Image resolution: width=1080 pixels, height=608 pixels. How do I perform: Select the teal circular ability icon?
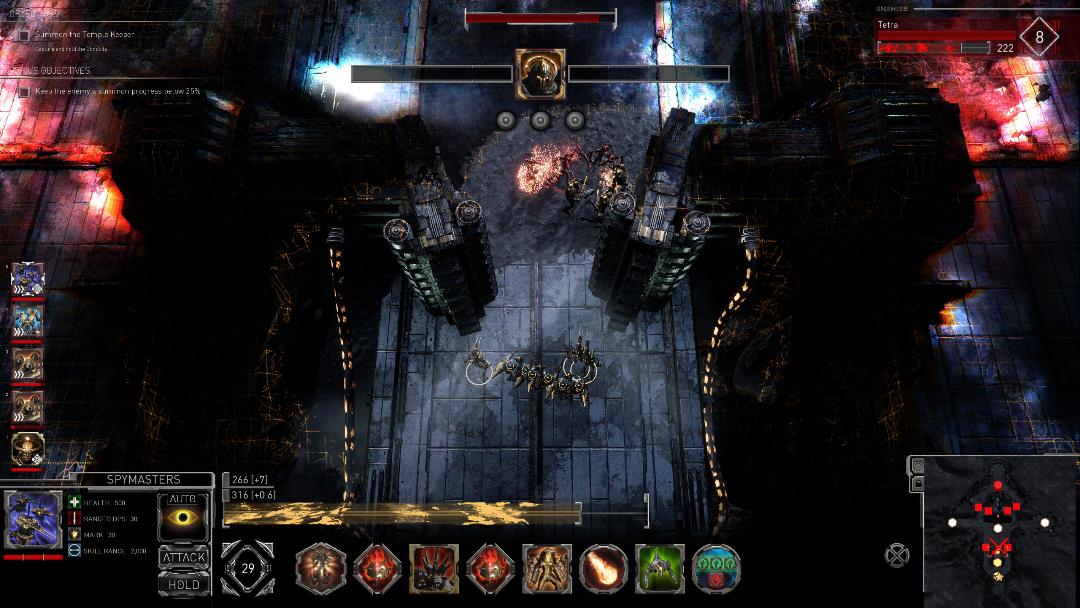point(716,569)
